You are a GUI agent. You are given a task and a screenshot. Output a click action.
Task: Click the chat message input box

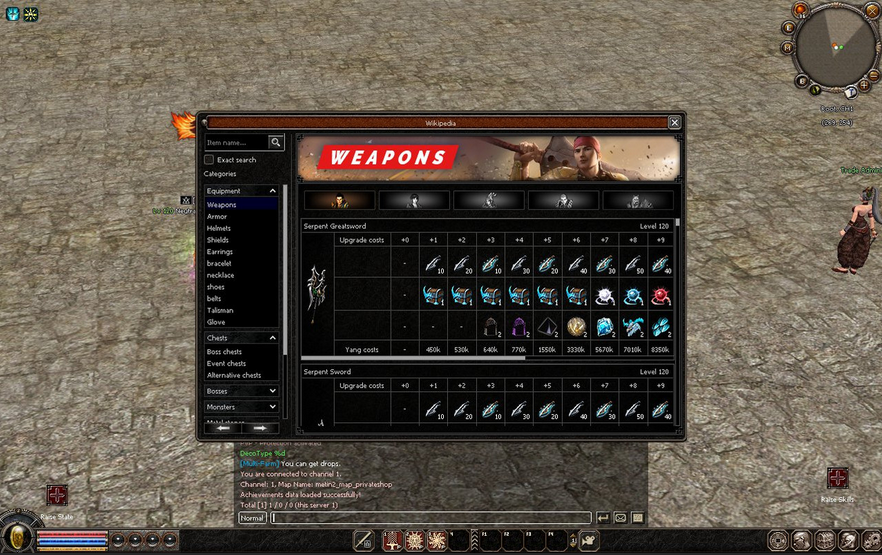(430, 518)
